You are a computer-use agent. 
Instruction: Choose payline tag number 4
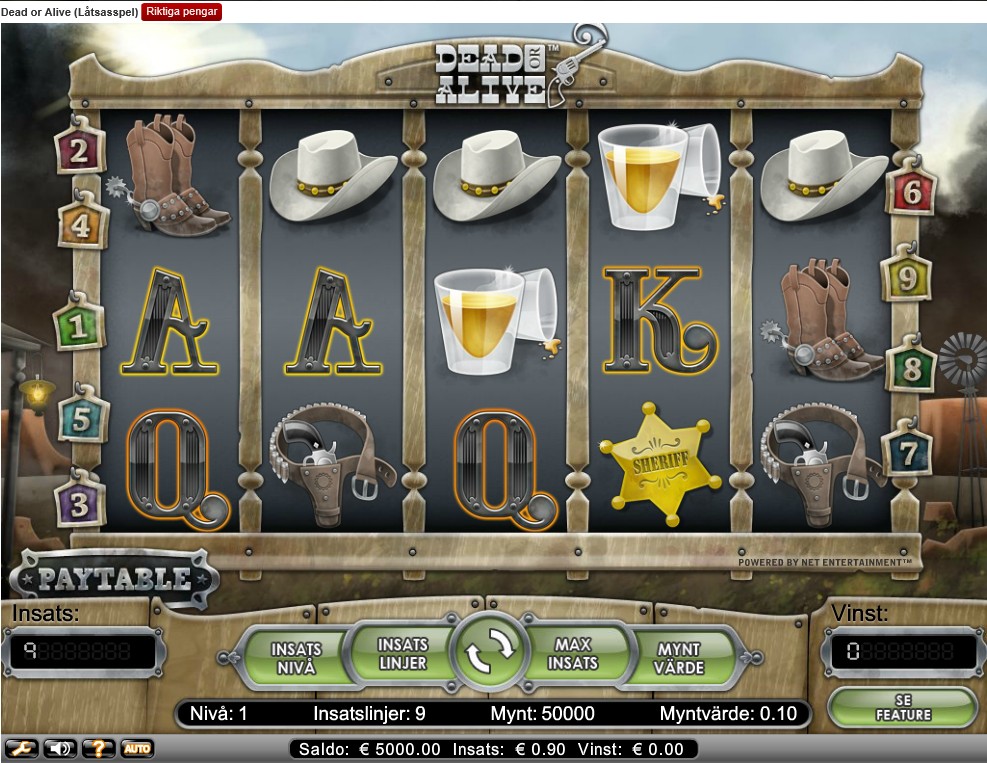[80, 226]
